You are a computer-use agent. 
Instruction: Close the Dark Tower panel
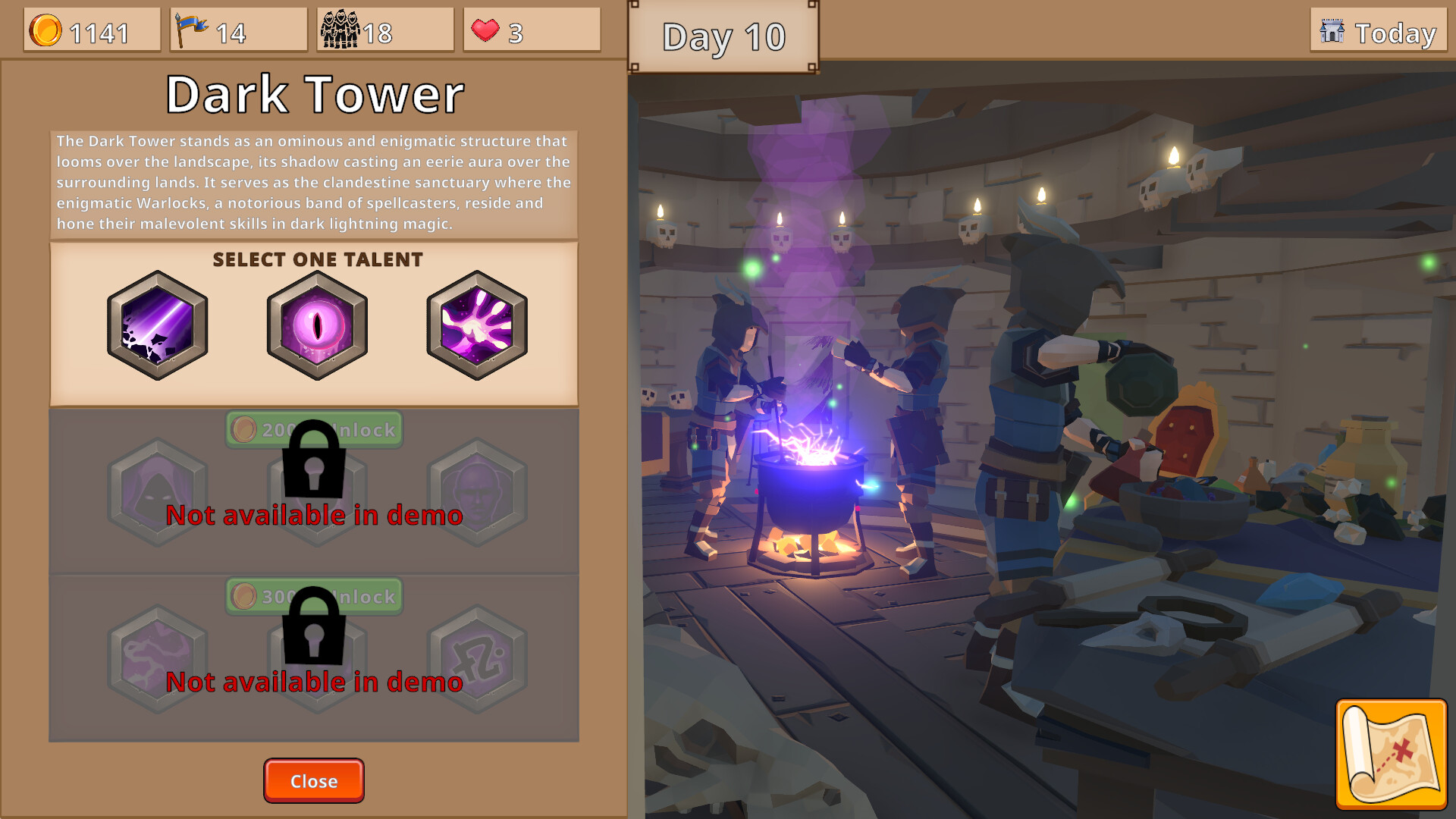313,780
